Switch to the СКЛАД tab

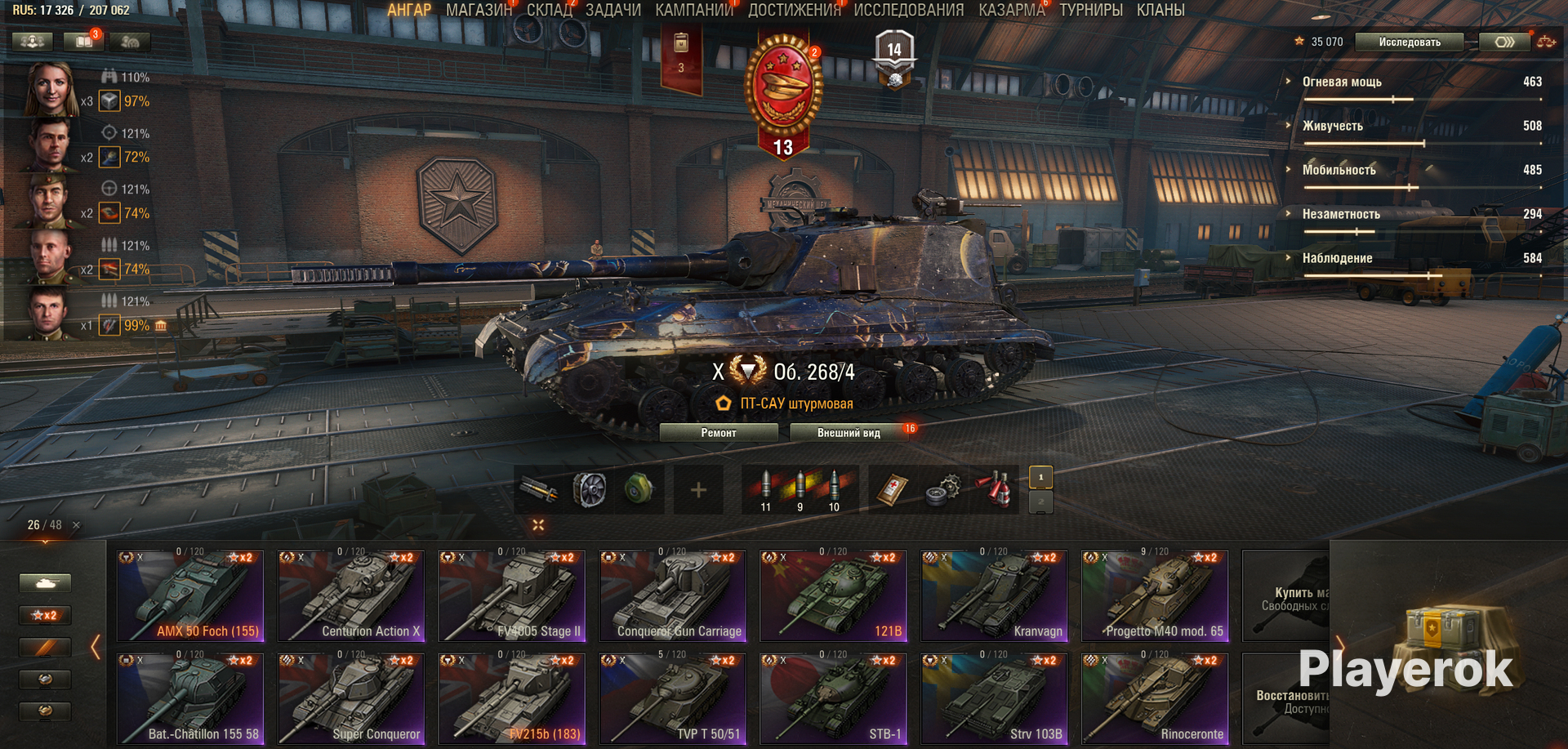pyautogui.click(x=549, y=10)
